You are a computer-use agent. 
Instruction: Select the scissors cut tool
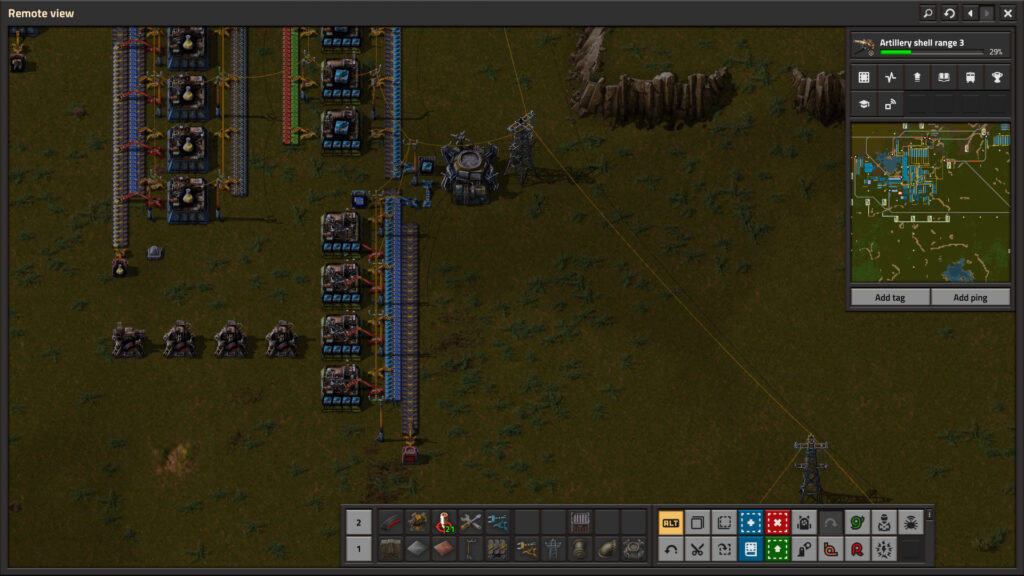697,548
